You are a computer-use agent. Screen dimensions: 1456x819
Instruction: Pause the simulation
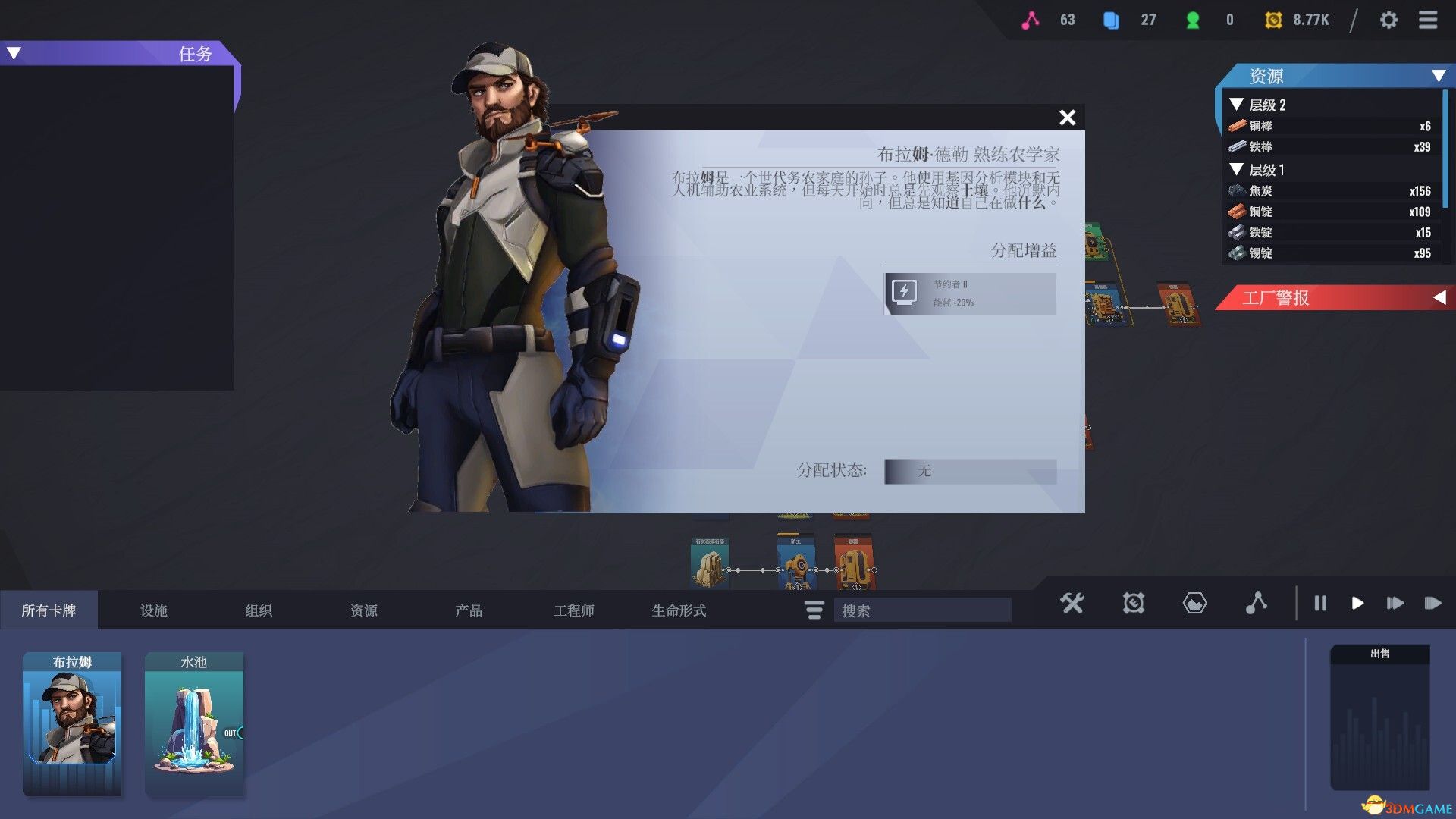point(1320,604)
